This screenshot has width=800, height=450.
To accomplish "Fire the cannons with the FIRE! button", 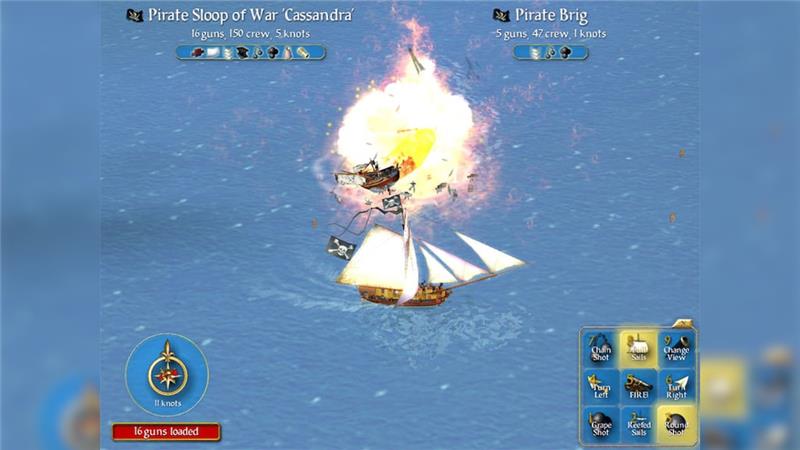I will tap(638, 386).
